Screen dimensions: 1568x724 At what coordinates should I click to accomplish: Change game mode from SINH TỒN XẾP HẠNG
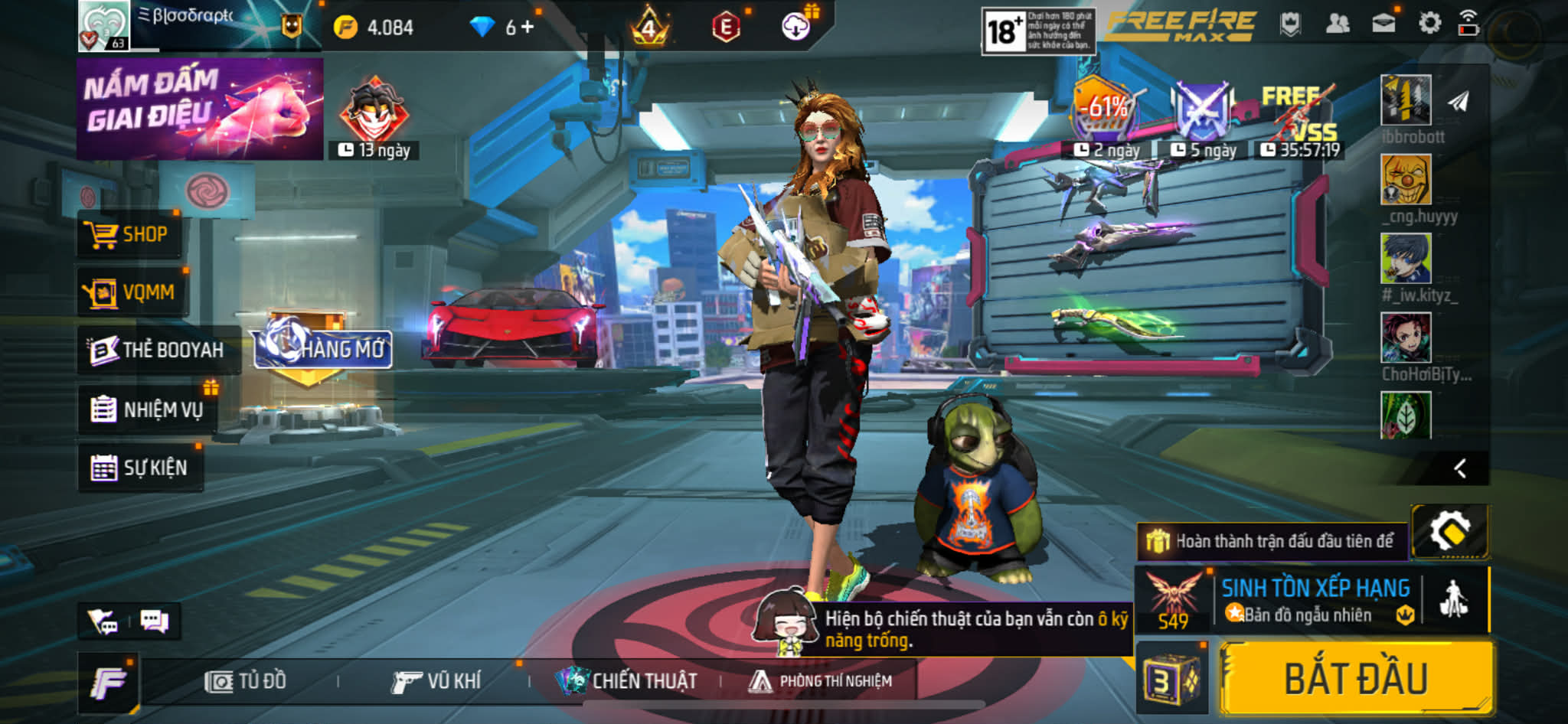[x=1315, y=599]
